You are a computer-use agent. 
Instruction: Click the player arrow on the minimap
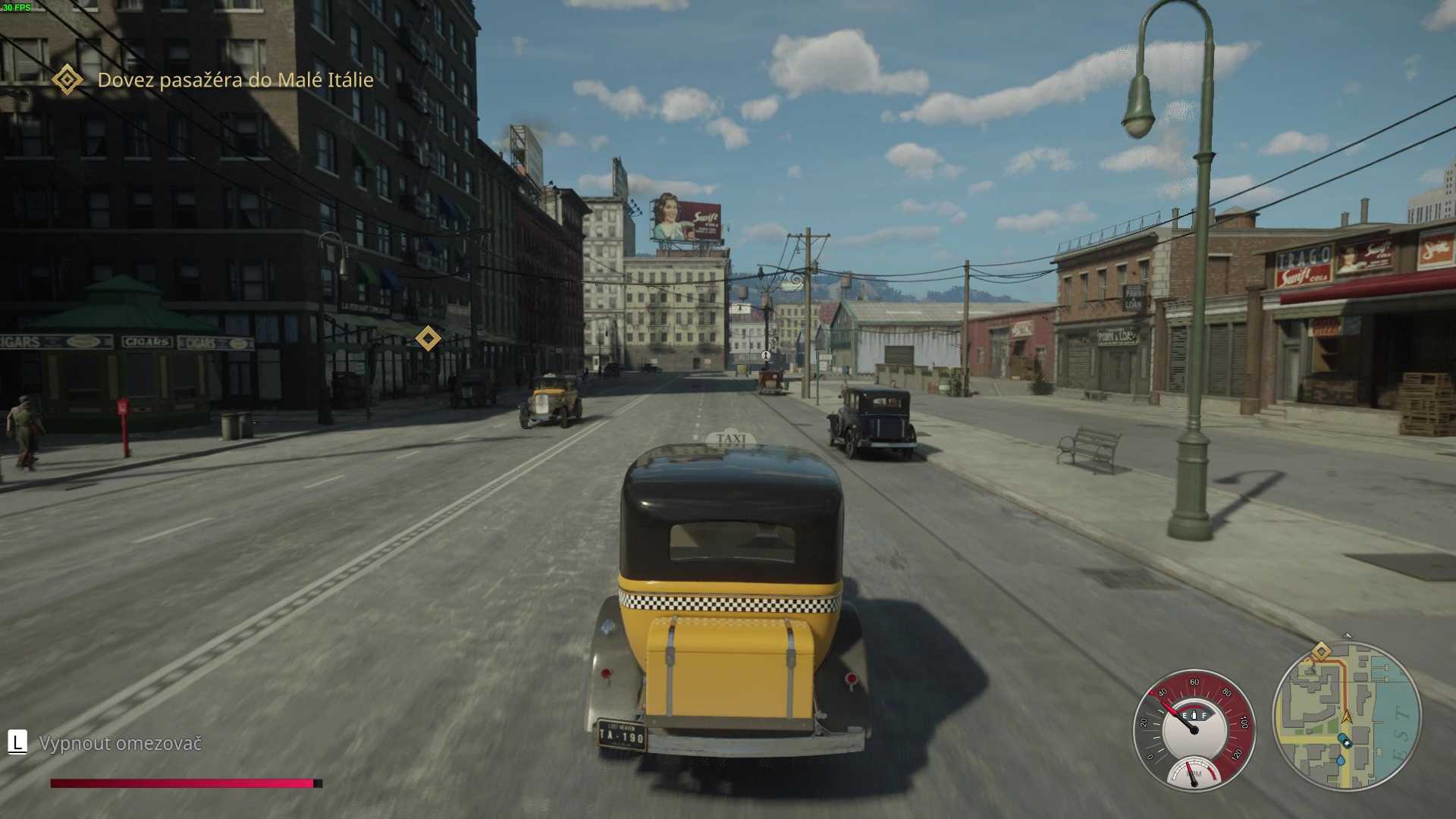point(1347,716)
